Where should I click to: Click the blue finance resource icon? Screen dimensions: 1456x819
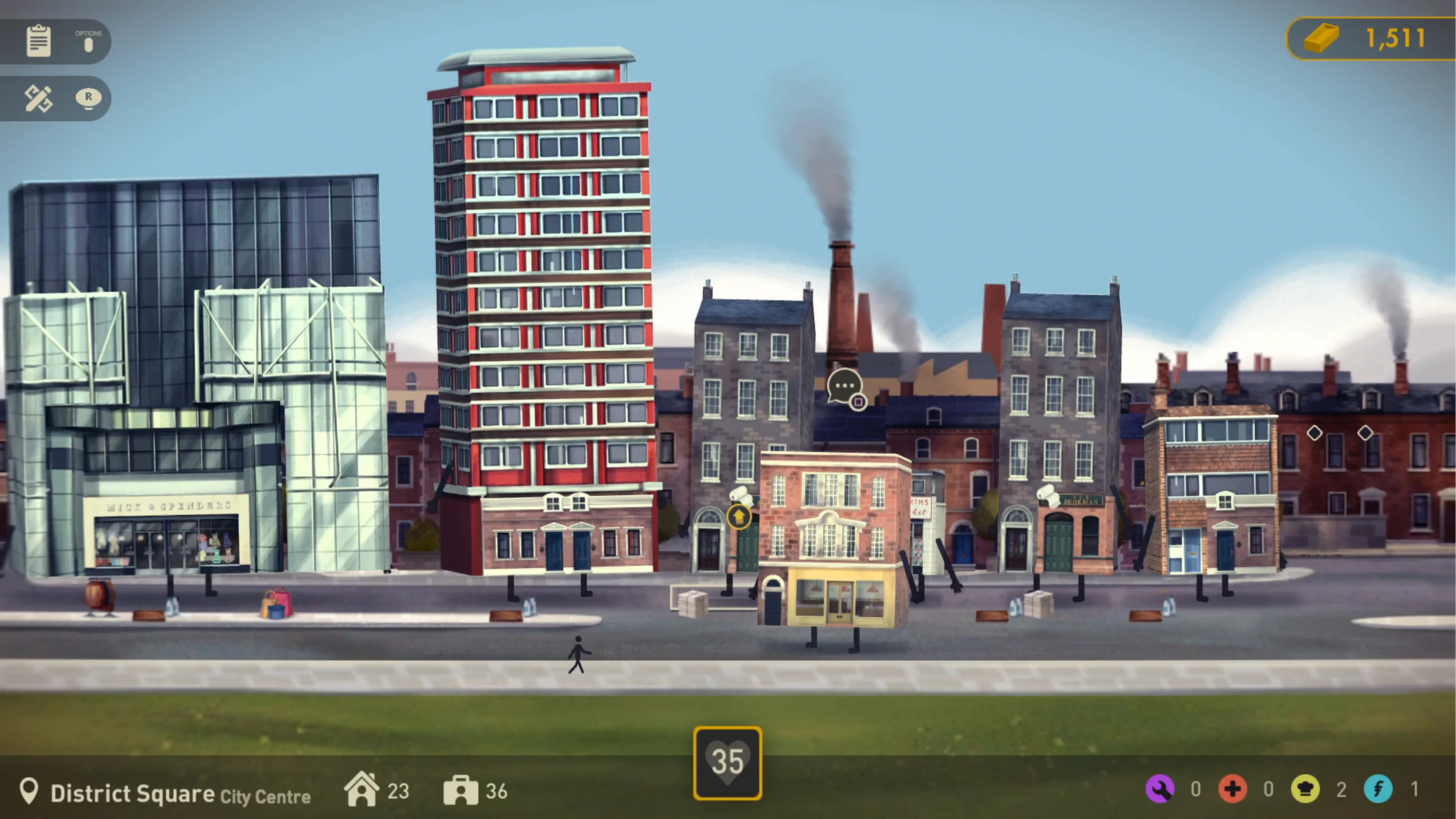(x=1379, y=789)
